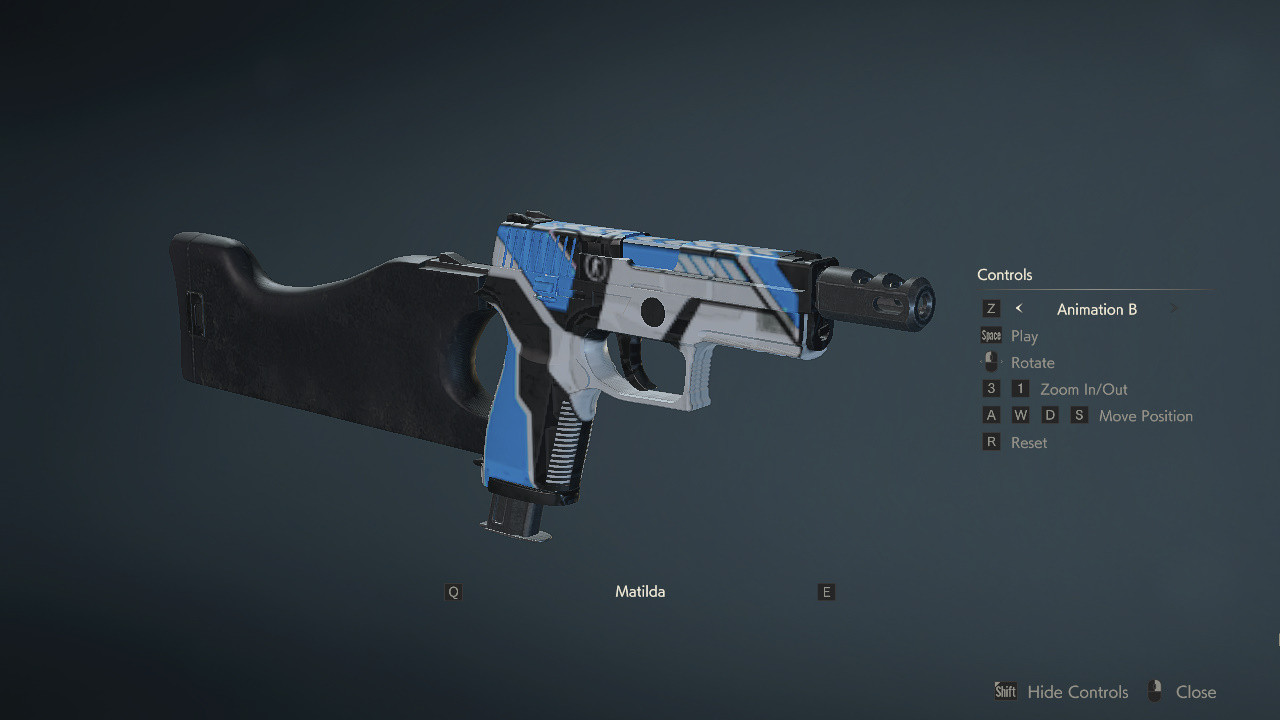Click the S key icon for moving position

click(x=1079, y=414)
